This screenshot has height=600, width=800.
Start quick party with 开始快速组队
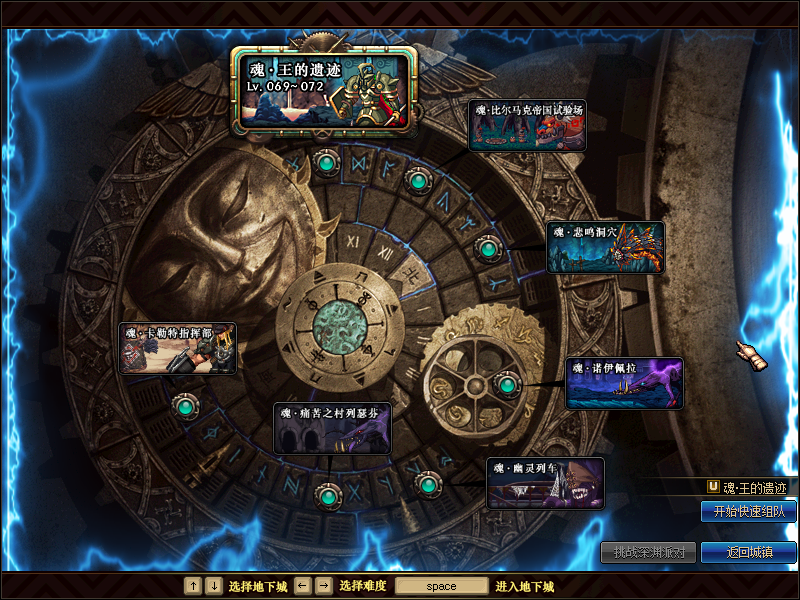pos(748,512)
